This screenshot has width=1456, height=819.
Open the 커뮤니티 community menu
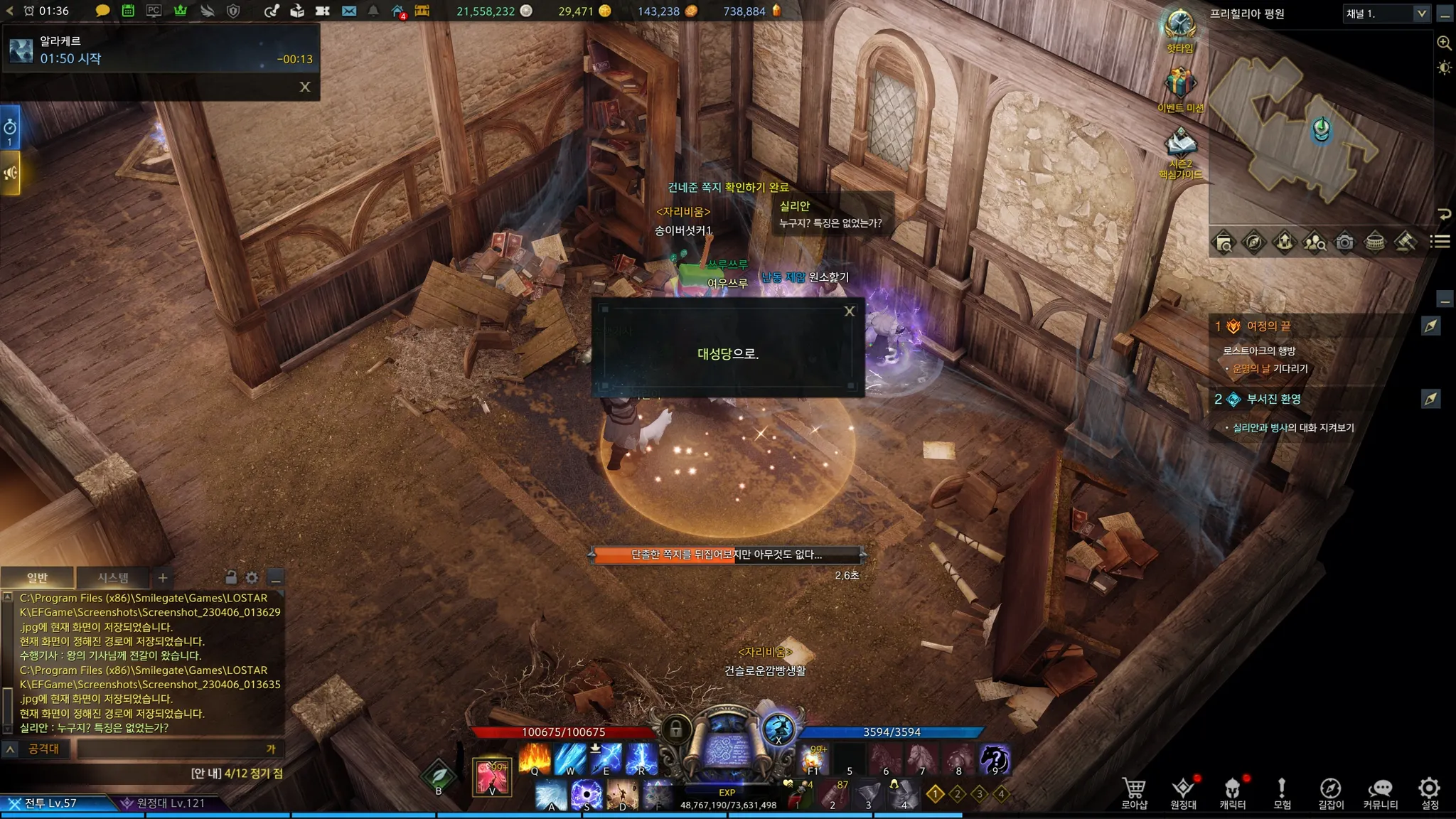pos(1380,793)
